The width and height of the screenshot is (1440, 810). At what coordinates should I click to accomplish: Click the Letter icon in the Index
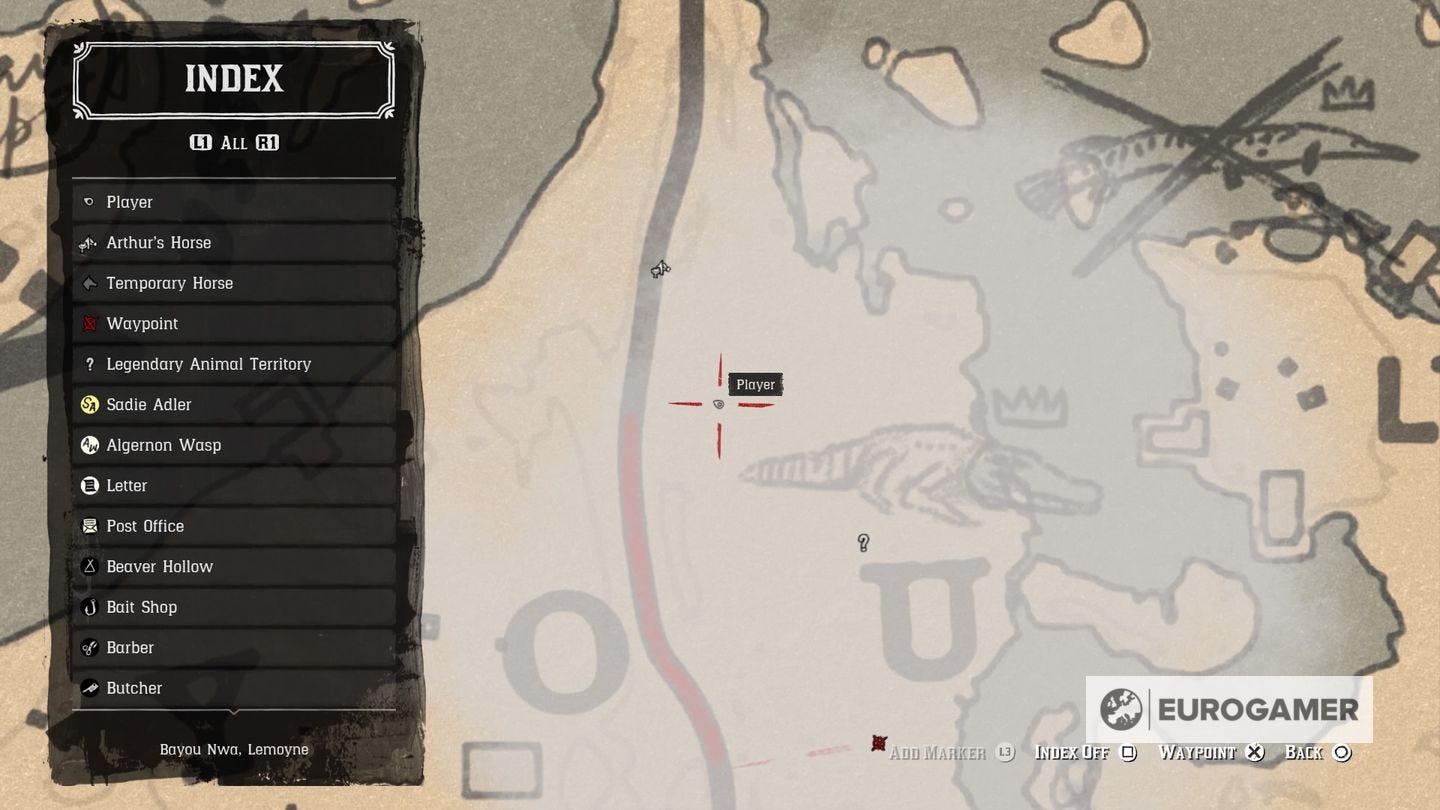pyautogui.click(x=90, y=485)
